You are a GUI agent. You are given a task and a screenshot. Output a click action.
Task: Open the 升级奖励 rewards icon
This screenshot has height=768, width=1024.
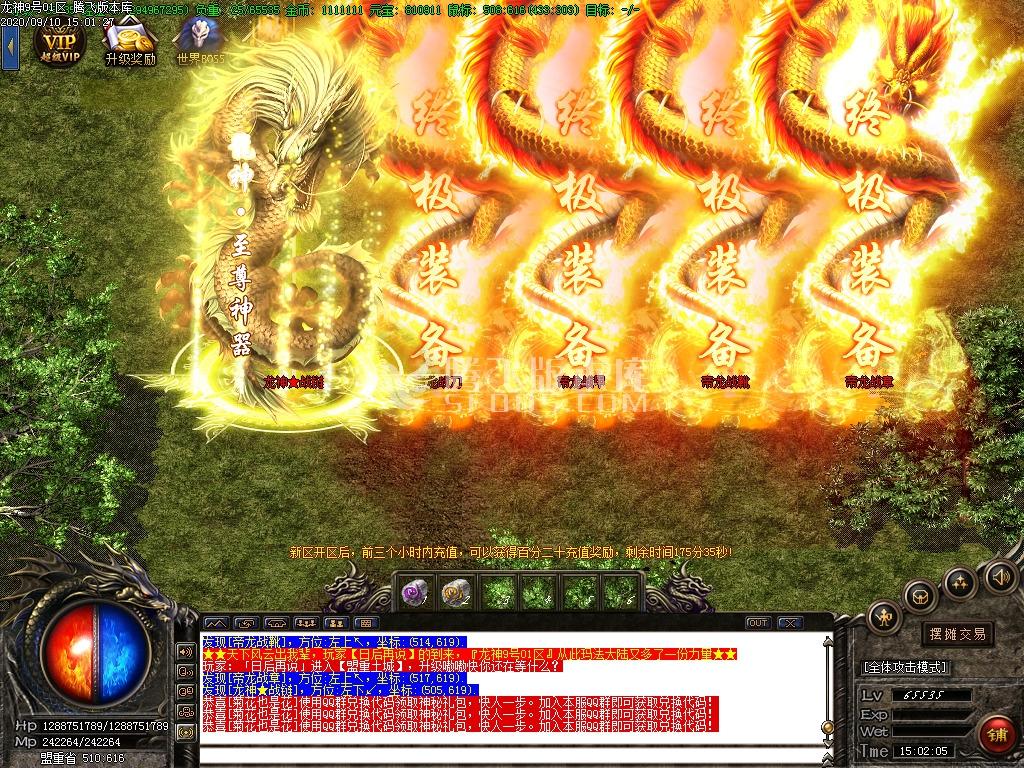tap(130, 41)
